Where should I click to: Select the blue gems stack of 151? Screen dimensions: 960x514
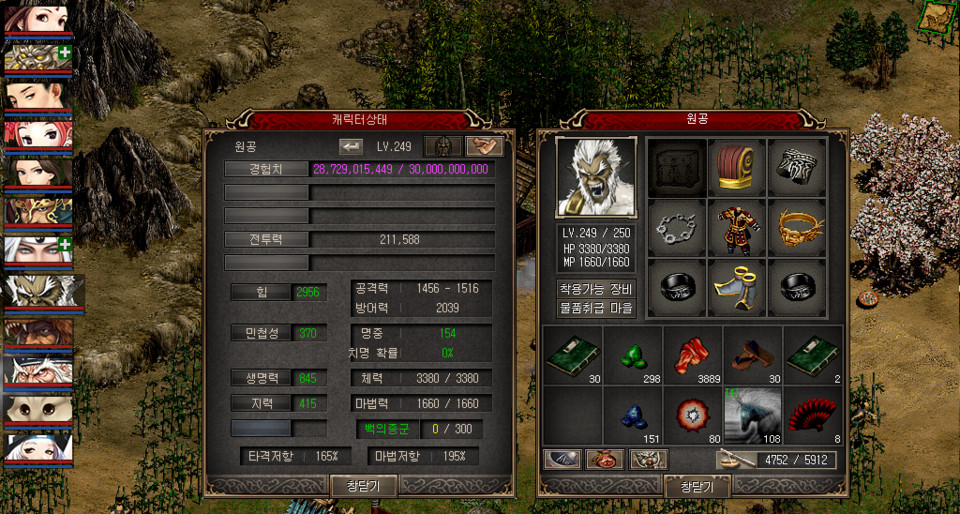(x=633, y=414)
